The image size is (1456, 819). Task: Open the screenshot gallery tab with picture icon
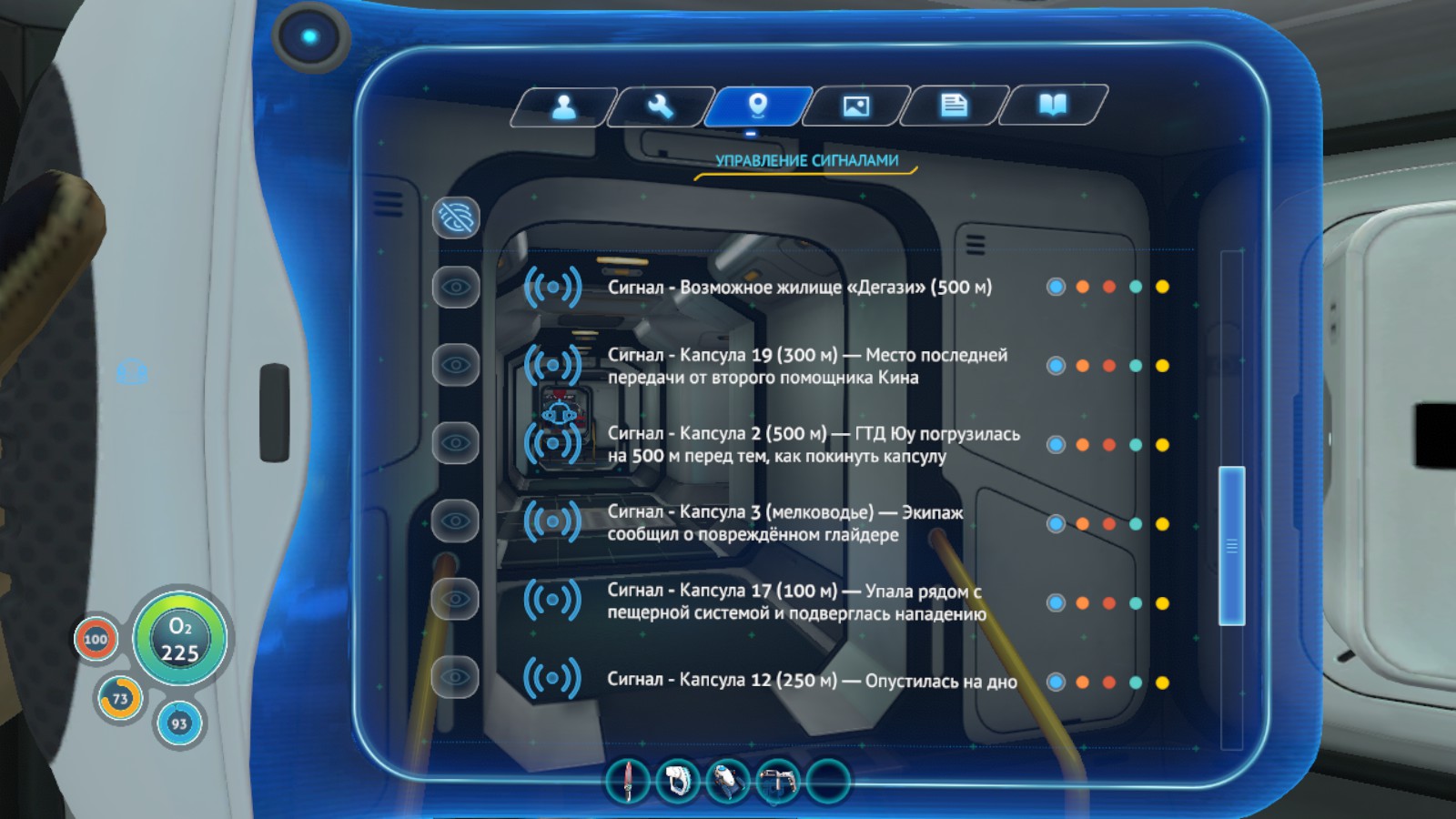point(855,106)
